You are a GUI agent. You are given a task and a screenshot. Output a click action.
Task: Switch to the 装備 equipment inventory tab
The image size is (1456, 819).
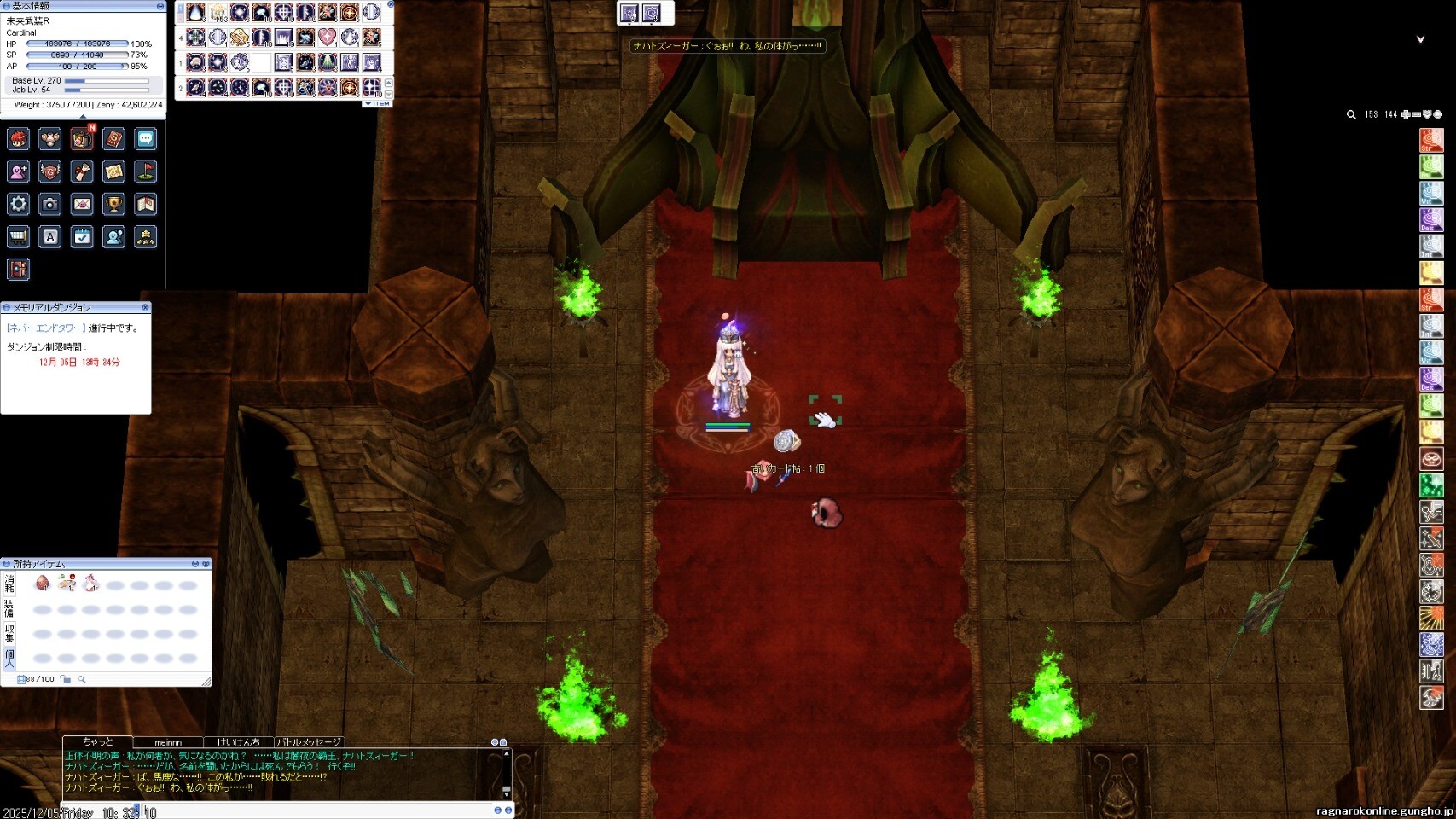[9, 608]
